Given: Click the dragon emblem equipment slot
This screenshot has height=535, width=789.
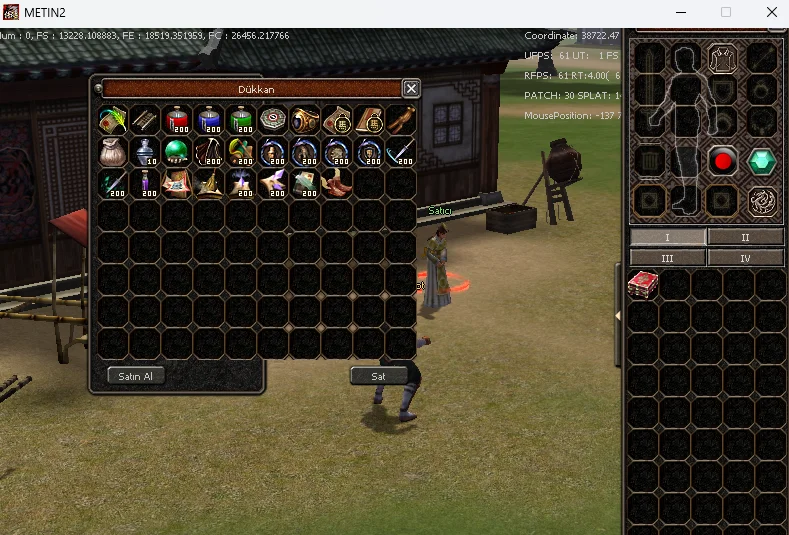Looking at the screenshot, I should click(x=763, y=201).
